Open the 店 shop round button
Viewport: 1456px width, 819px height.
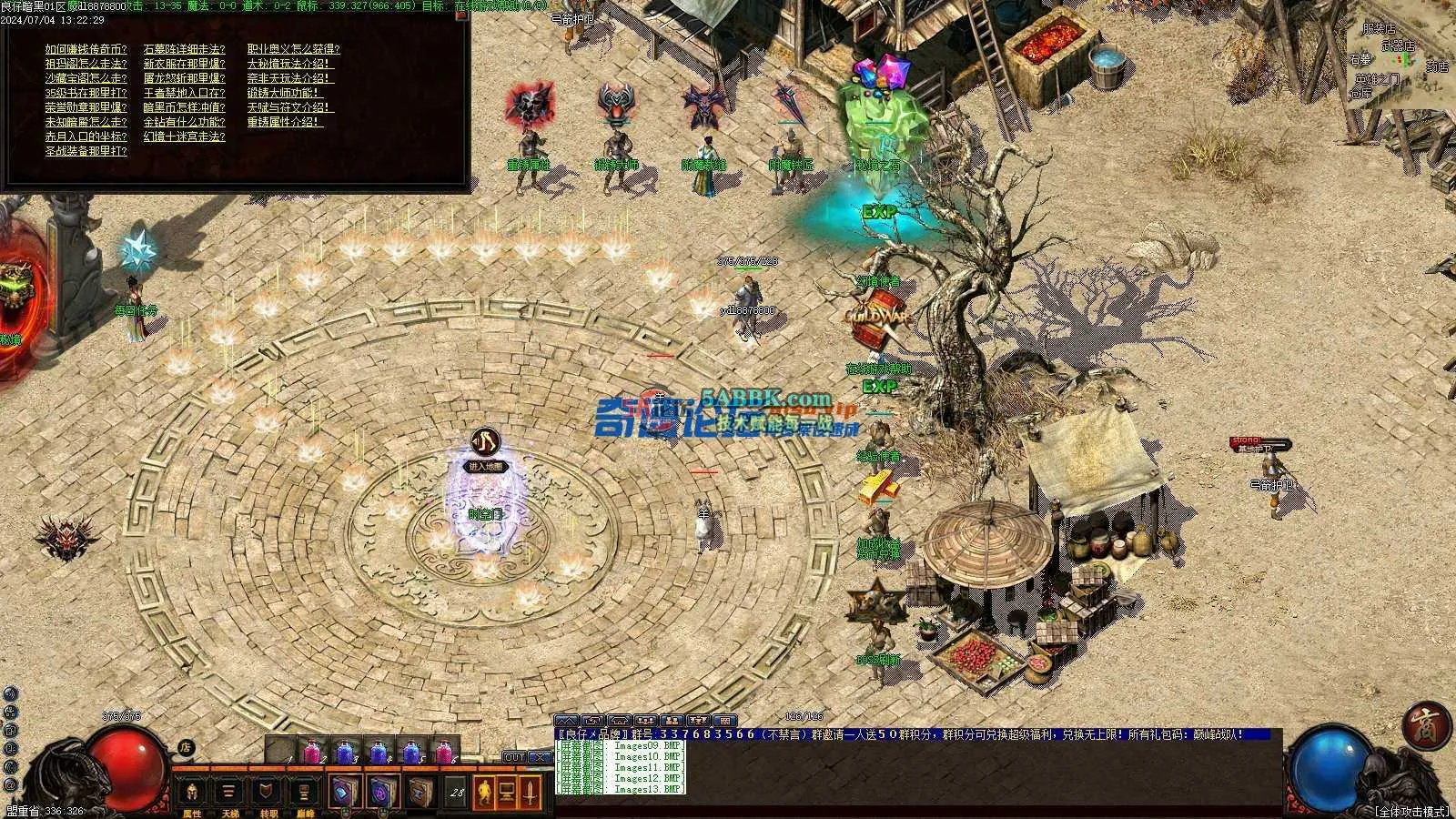tap(186, 748)
